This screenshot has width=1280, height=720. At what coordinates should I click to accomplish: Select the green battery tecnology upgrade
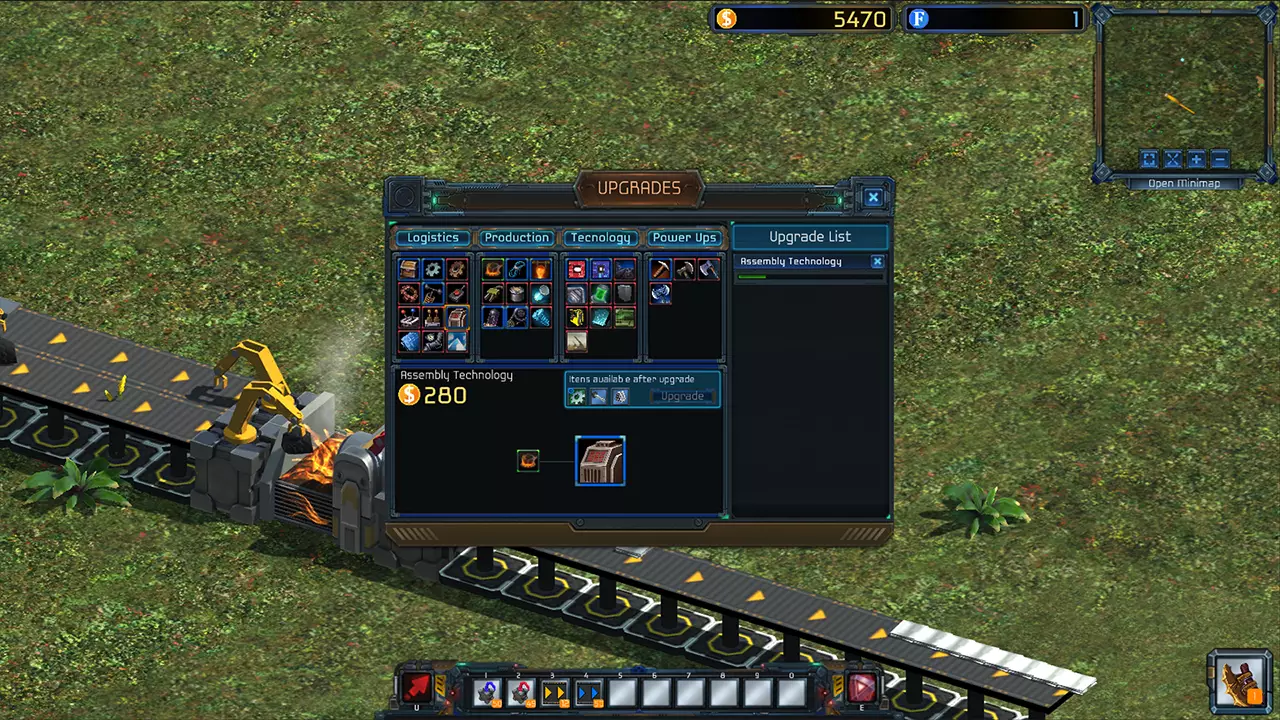click(600, 294)
